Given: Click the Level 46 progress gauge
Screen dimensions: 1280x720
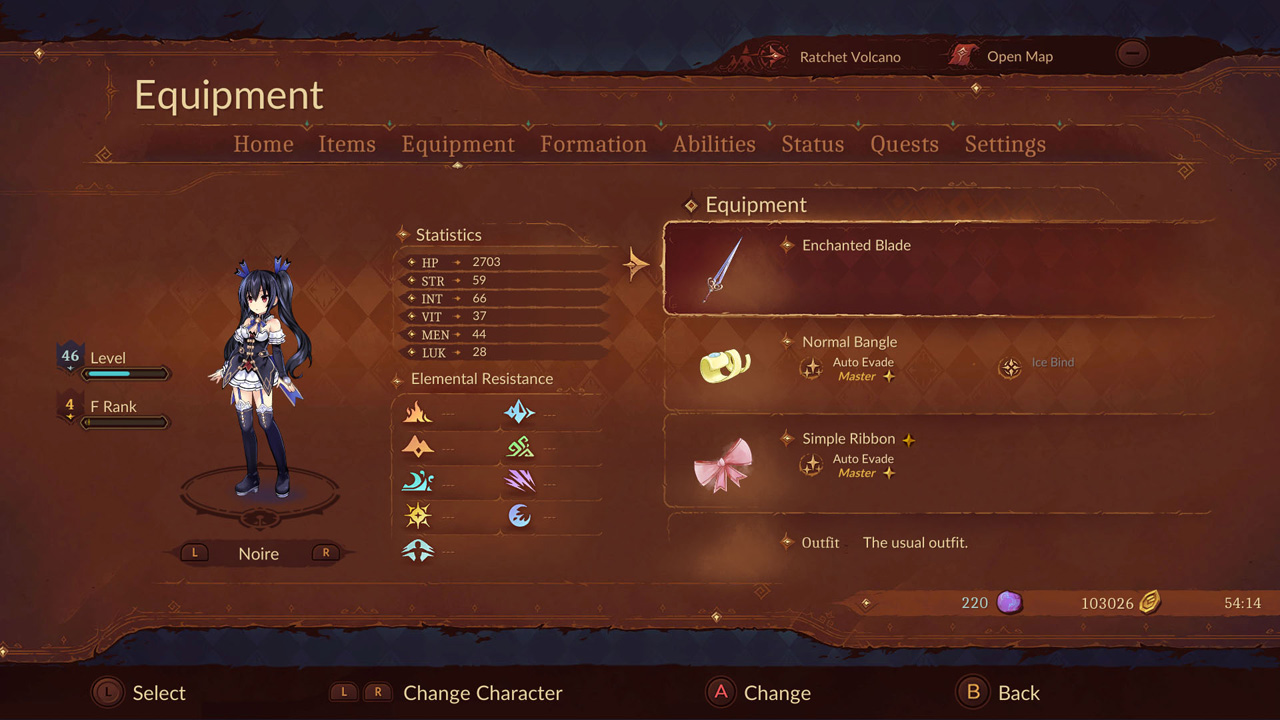Looking at the screenshot, I should click(x=128, y=373).
